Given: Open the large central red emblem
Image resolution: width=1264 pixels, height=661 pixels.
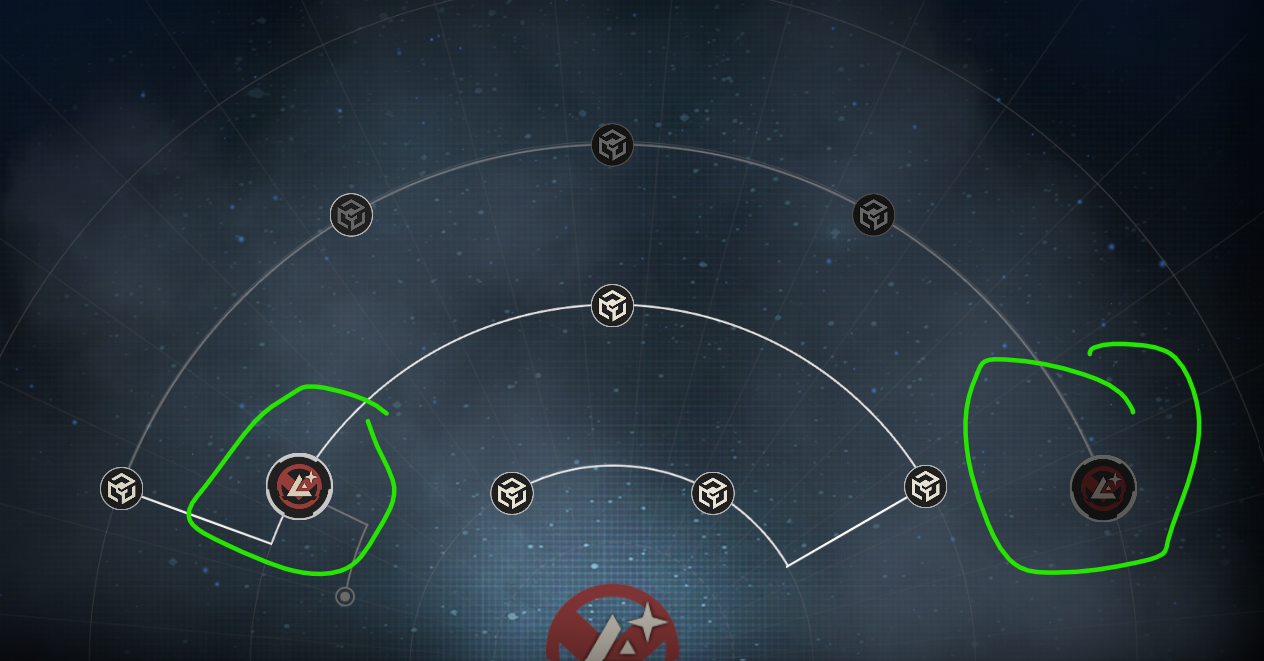Looking at the screenshot, I should point(612,630).
